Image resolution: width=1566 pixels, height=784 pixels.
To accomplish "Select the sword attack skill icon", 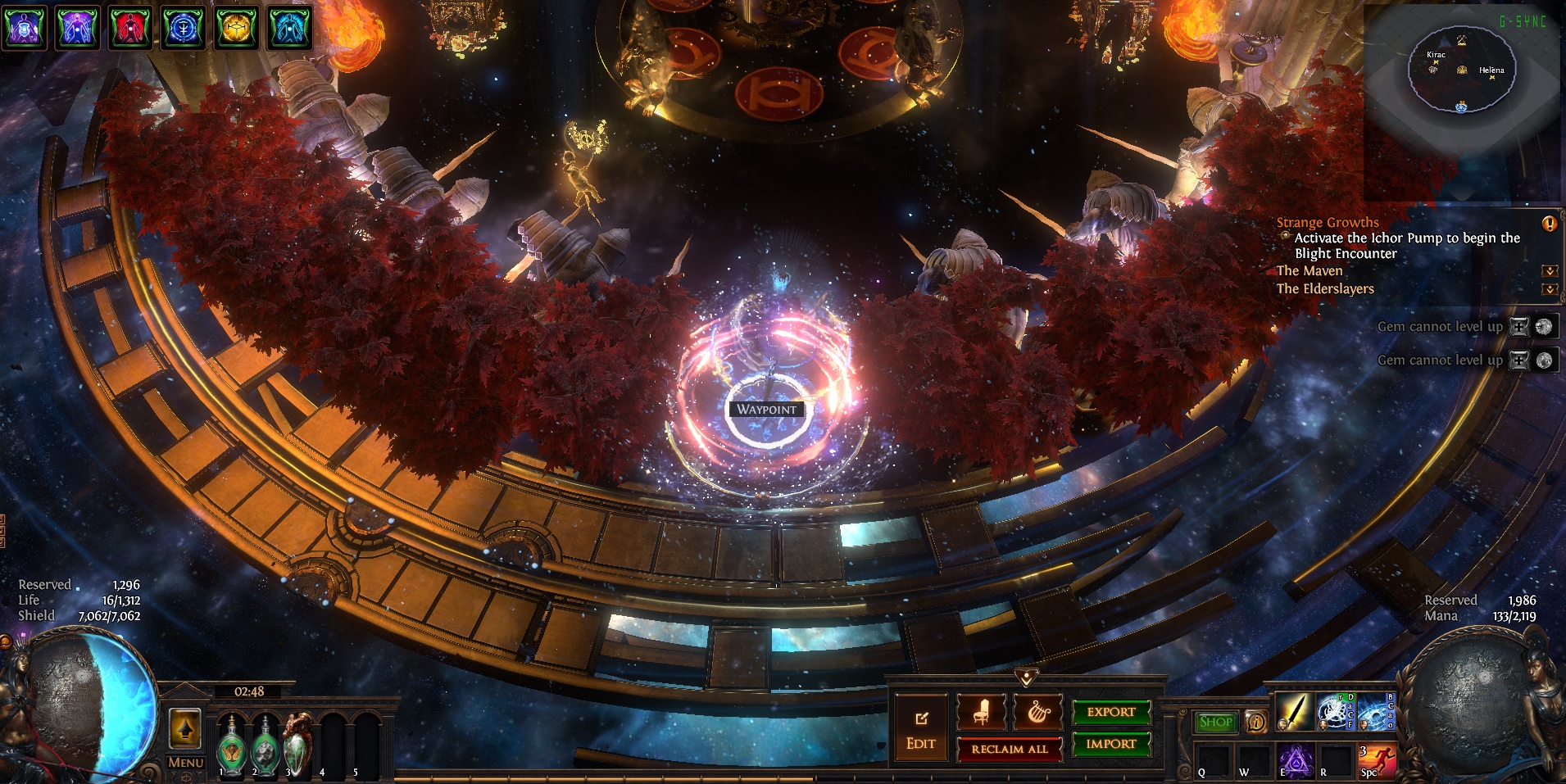I will click(1293, 713).
